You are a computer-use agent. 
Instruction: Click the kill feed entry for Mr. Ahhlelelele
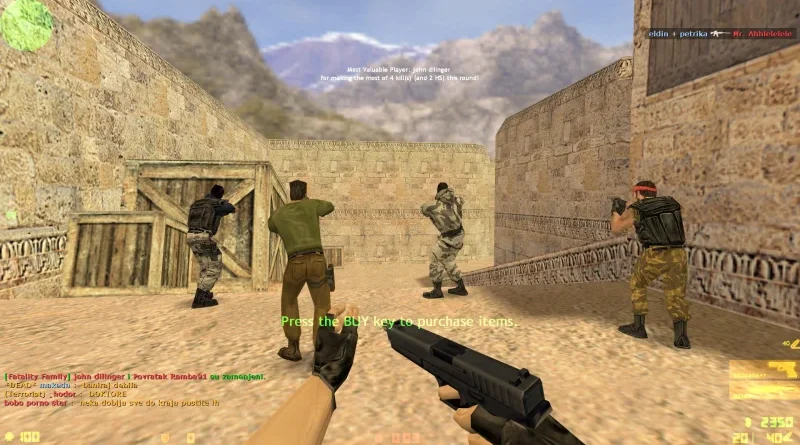pos(718,34)
